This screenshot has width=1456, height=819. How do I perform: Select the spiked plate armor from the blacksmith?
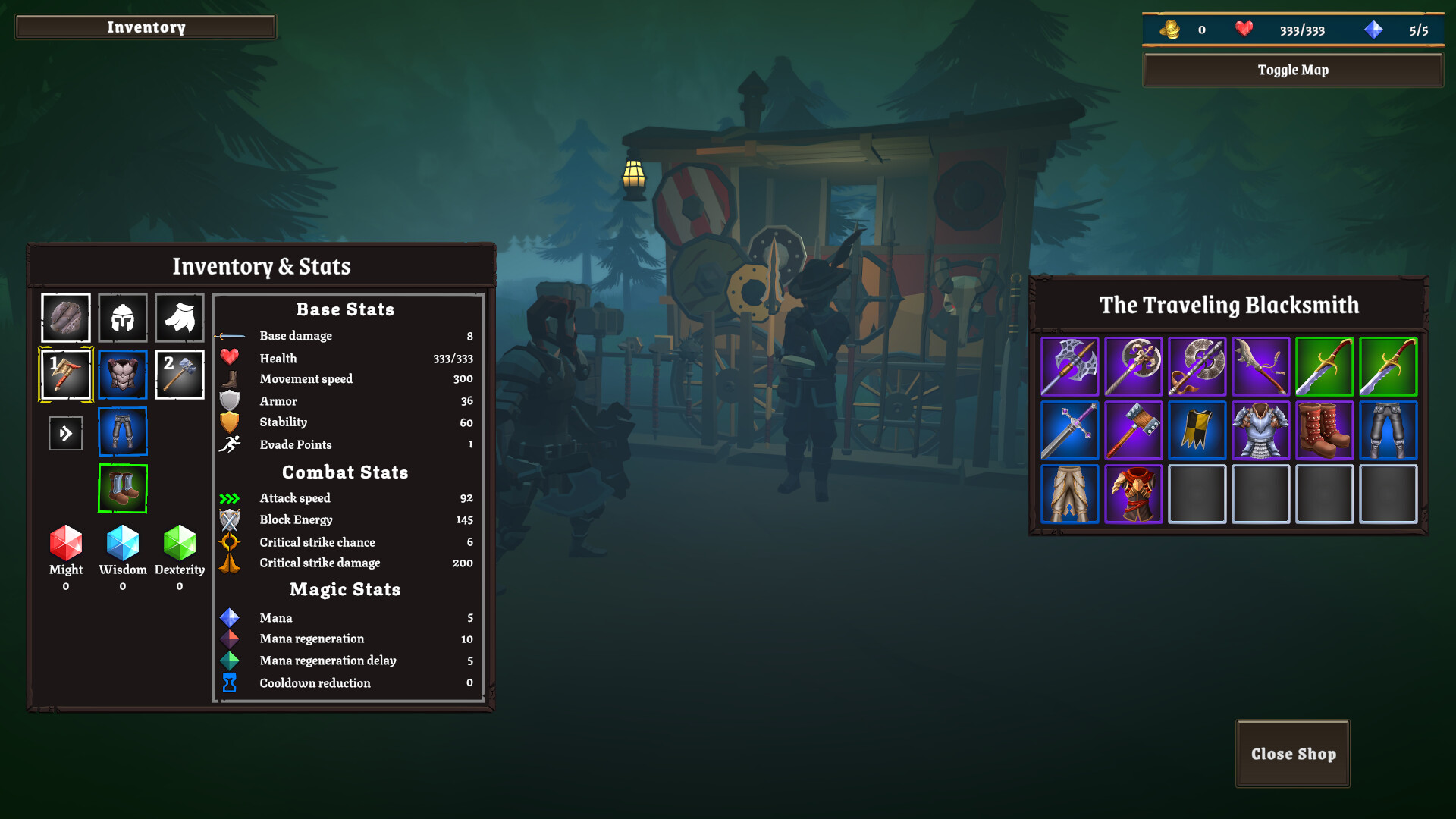click(1261, 430)
